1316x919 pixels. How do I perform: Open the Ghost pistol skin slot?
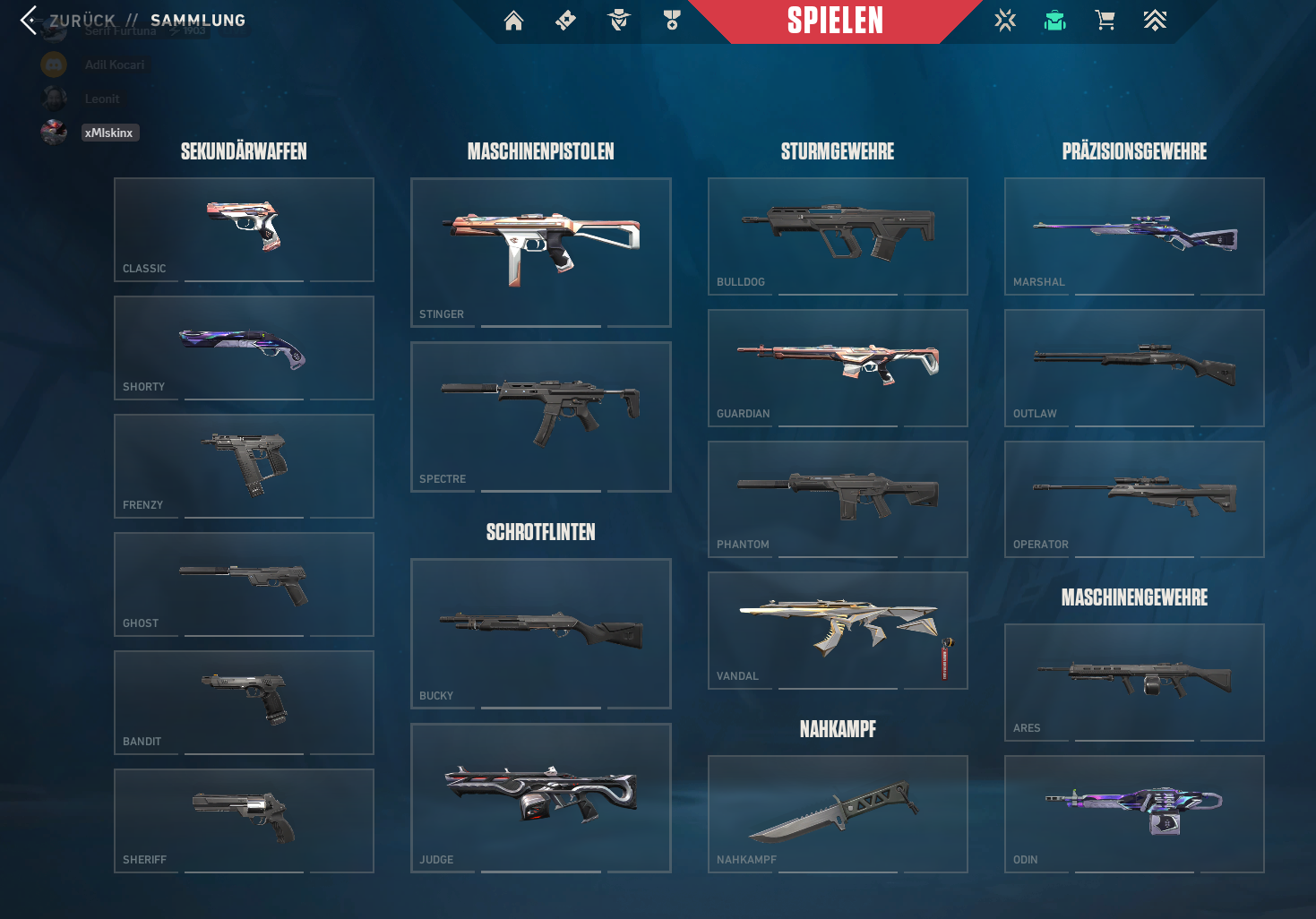244,584
